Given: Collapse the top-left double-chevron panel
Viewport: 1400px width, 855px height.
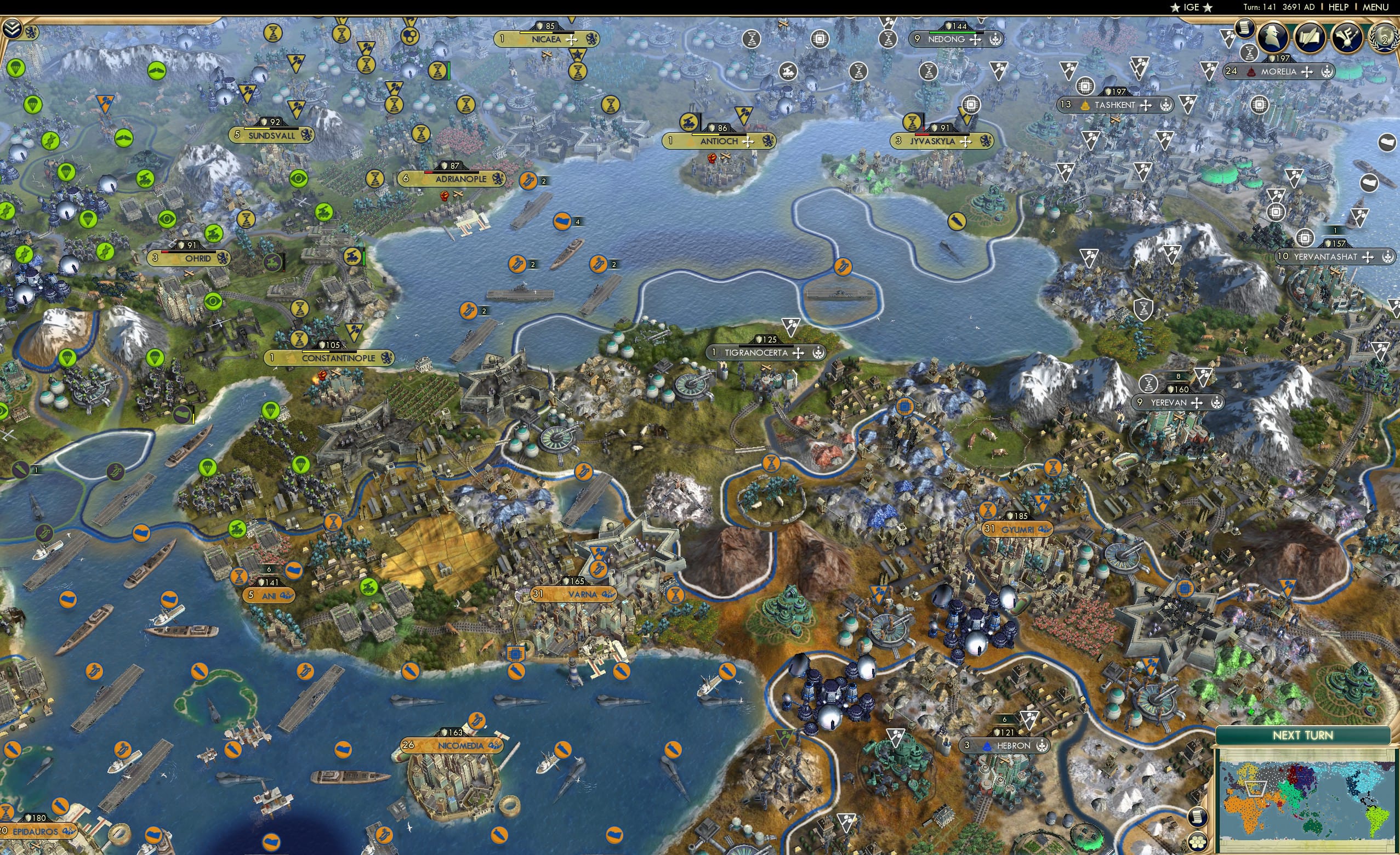Looking at the screenshot, I should [13, 28].
